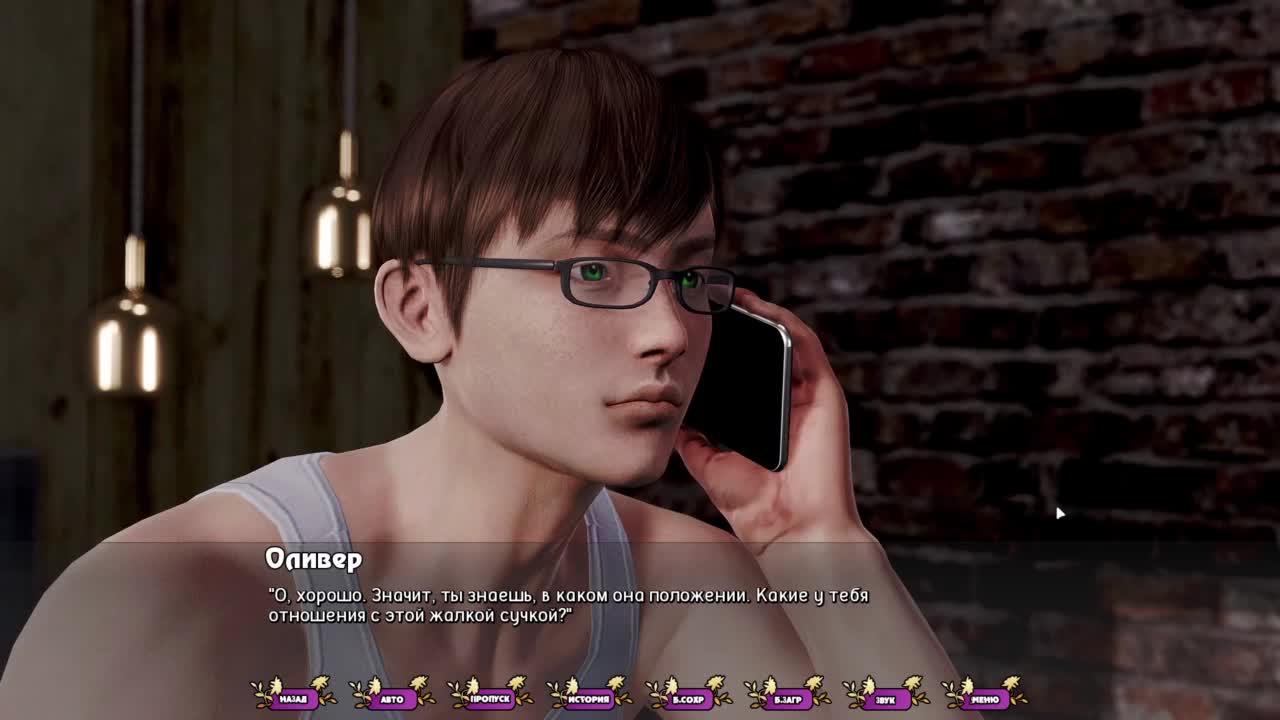
Task: Go back with the Назад button
Action: click(x=293, y=699)
